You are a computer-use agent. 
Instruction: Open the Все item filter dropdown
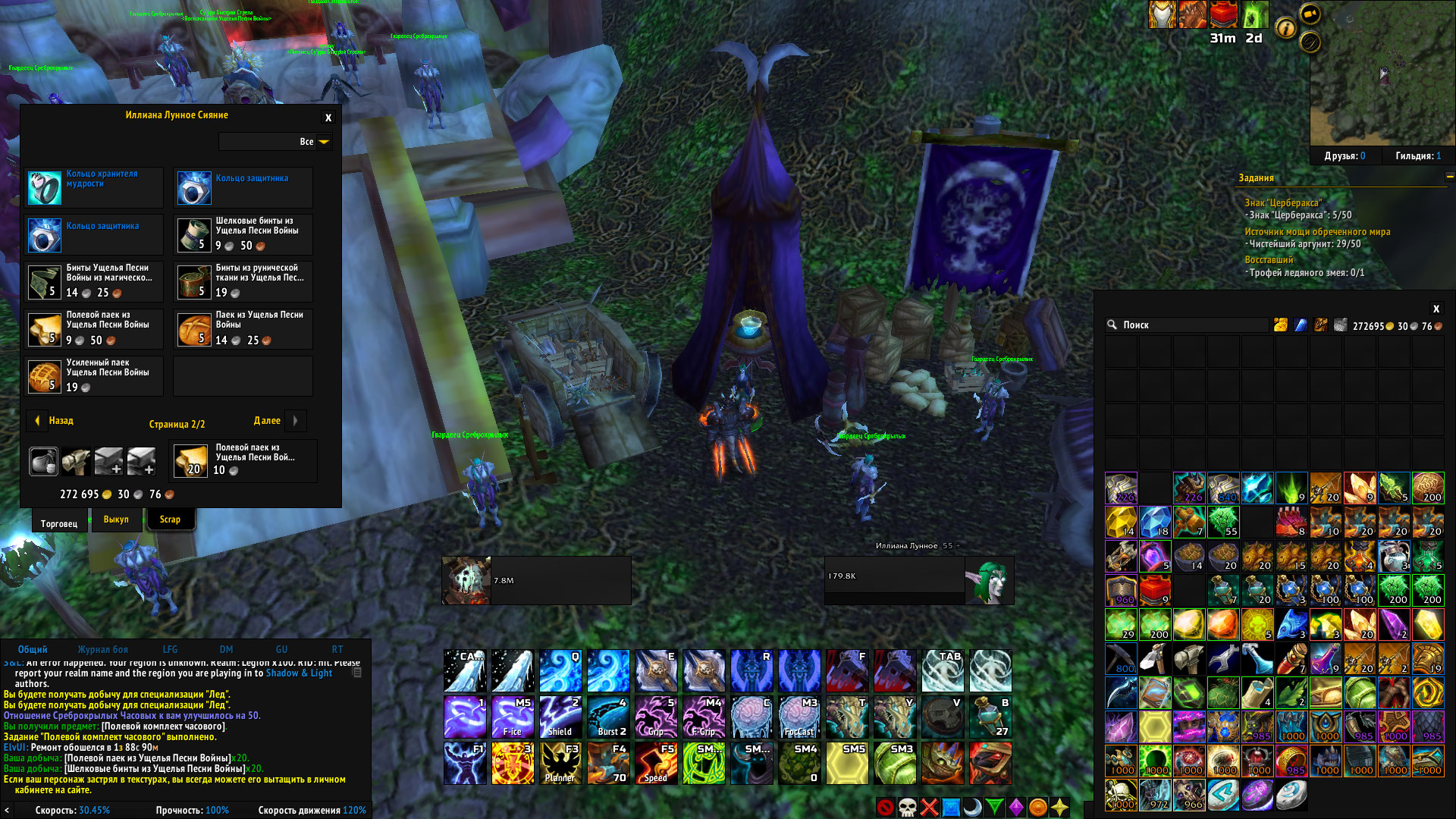pyautogui.click(x=324, y=142)
